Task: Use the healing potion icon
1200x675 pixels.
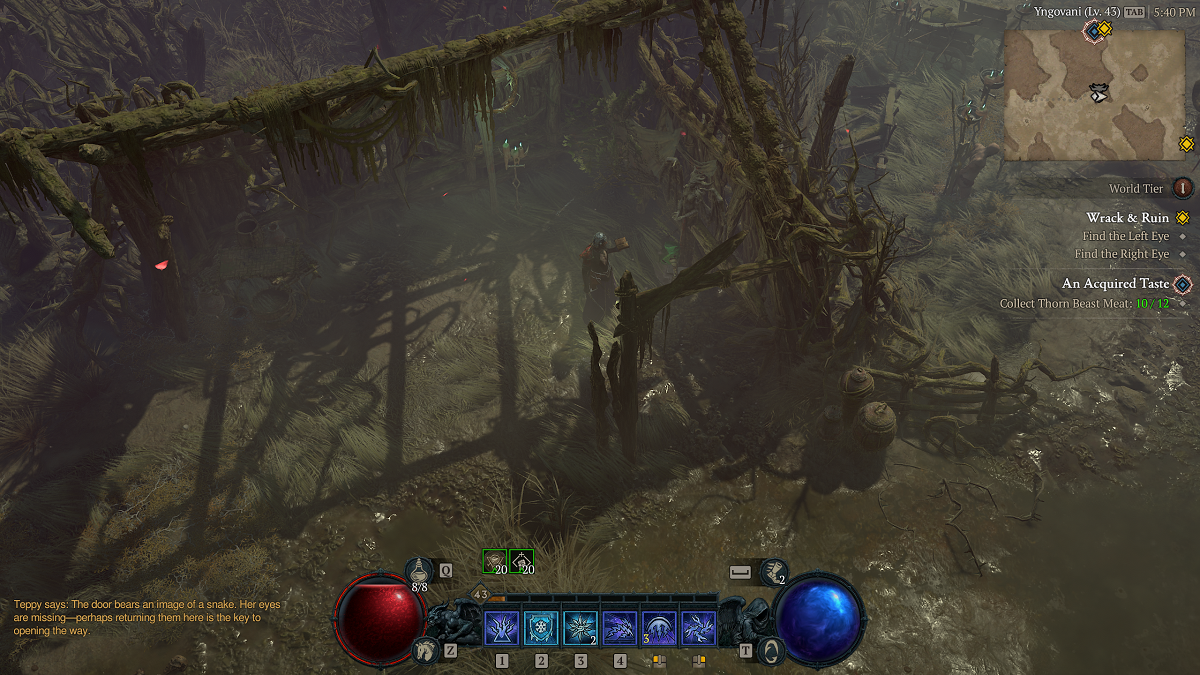Action: point(420,571)
